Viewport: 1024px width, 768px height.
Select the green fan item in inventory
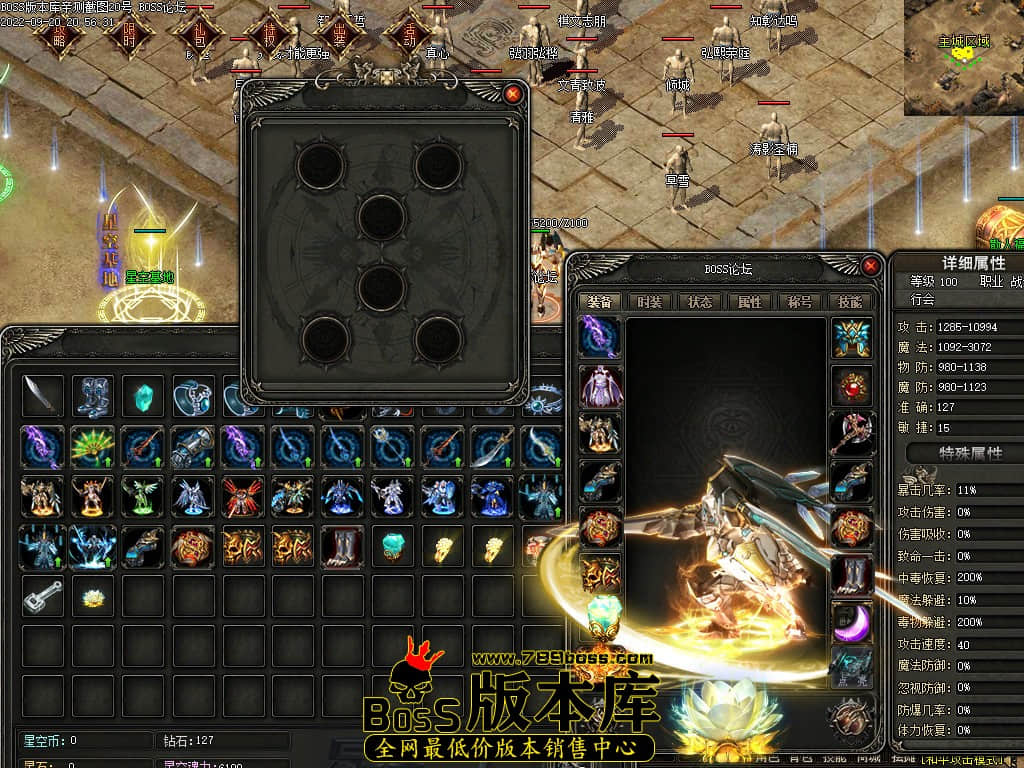coord(93,446)
